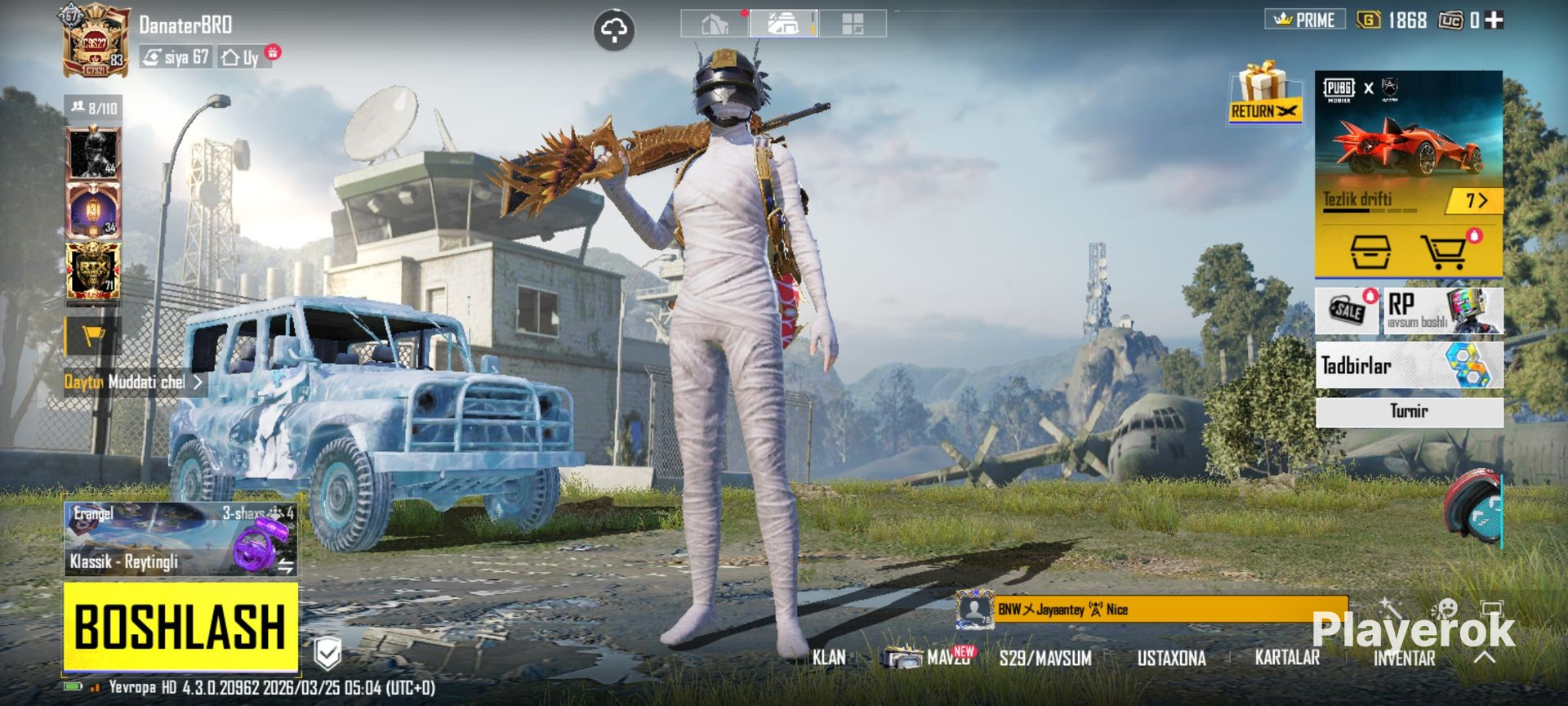
Task: Add UC currency with plus button
Action: (x=1494, y=20)
